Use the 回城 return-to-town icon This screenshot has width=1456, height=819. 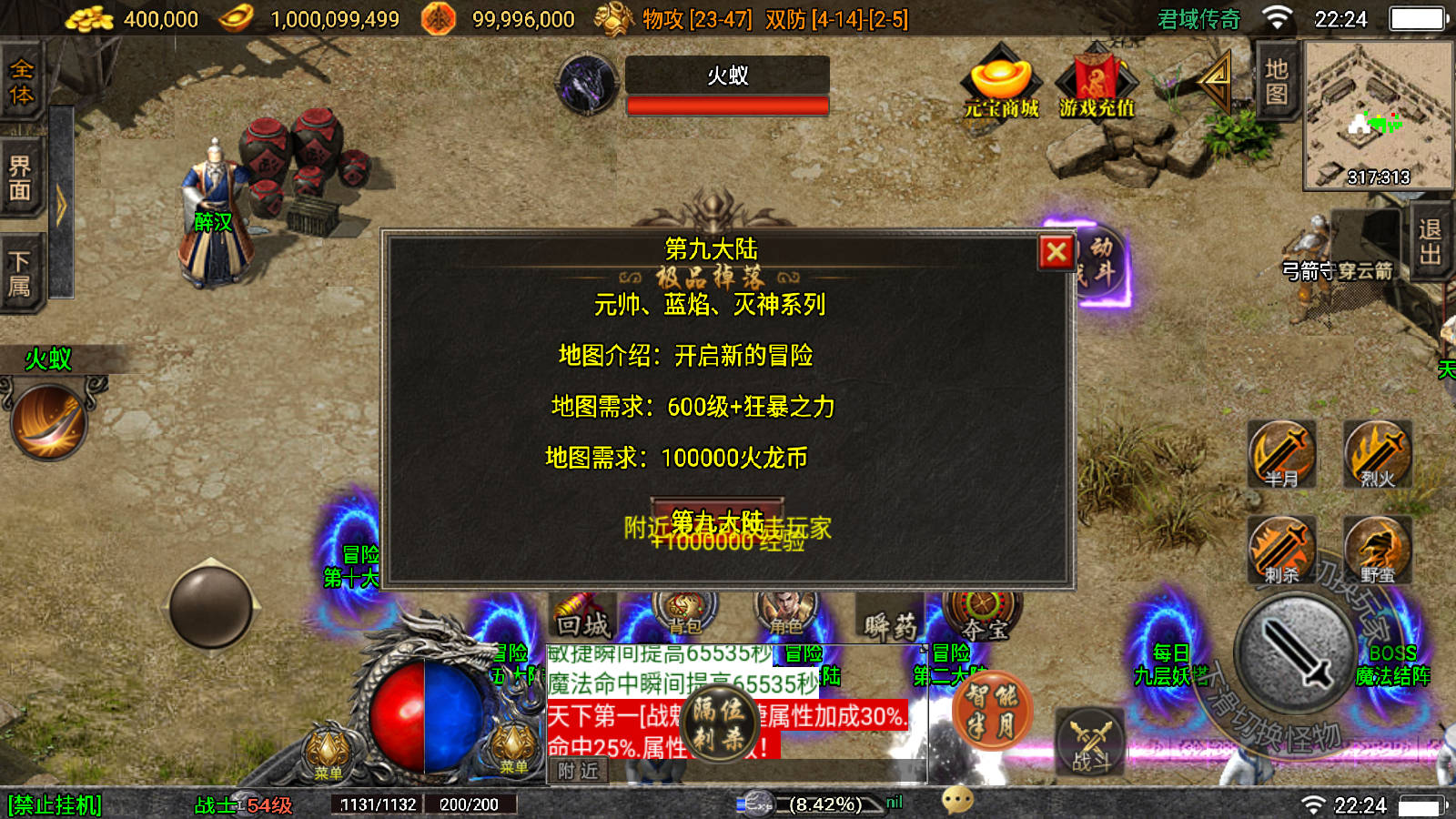tap(582, 617)
